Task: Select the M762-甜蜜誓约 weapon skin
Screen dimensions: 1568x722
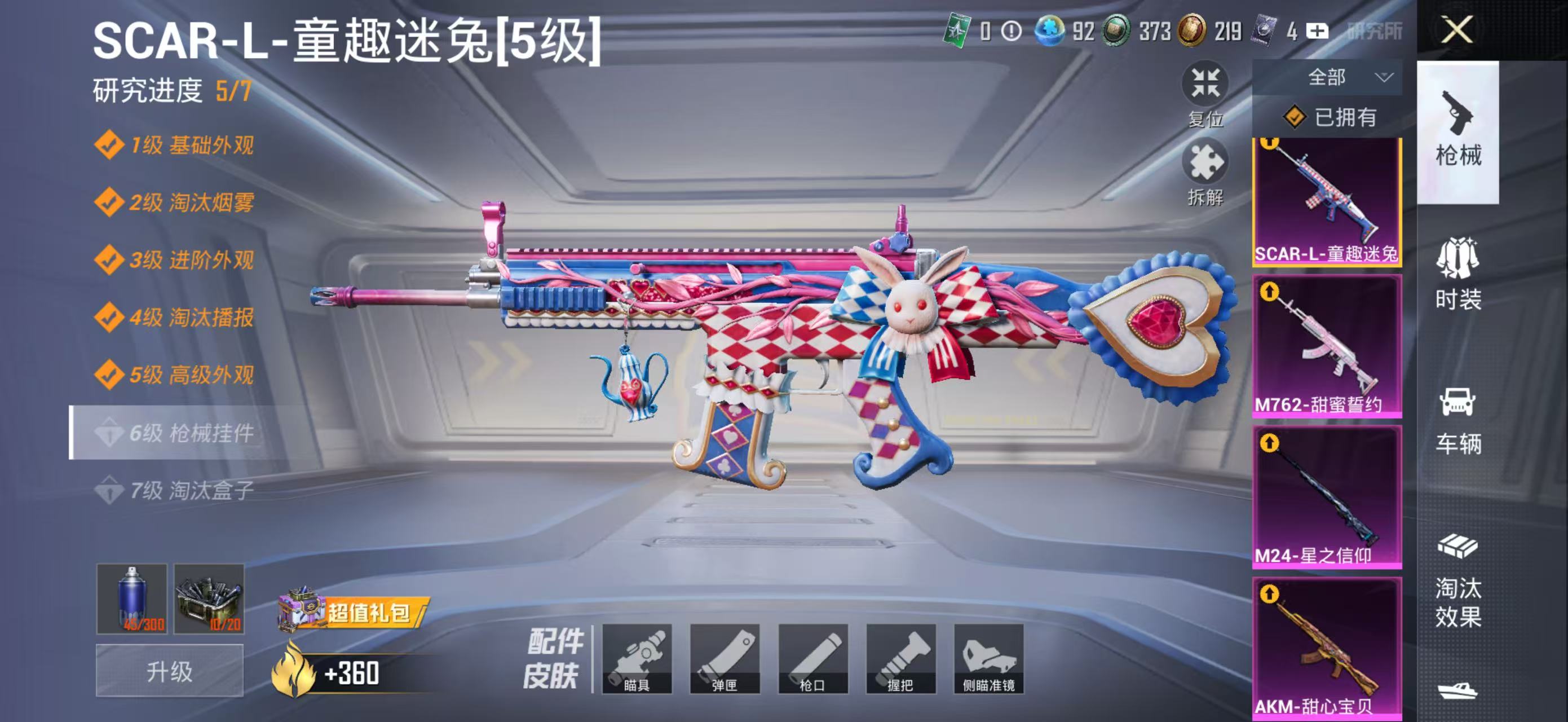Action: (x=1328, y=346)
